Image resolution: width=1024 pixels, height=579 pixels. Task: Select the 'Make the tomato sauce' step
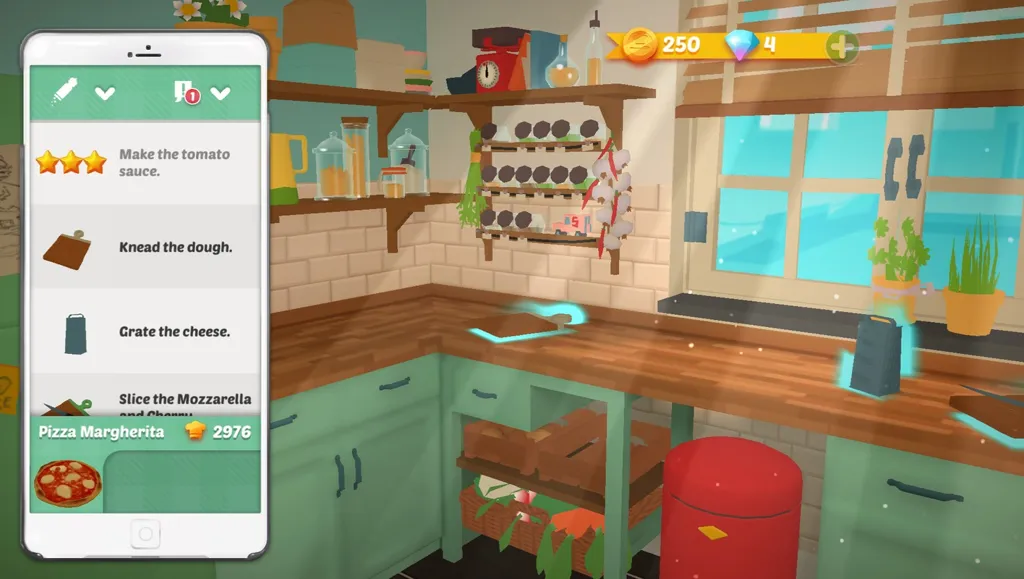pyautogui.click(x=146, y=162)
